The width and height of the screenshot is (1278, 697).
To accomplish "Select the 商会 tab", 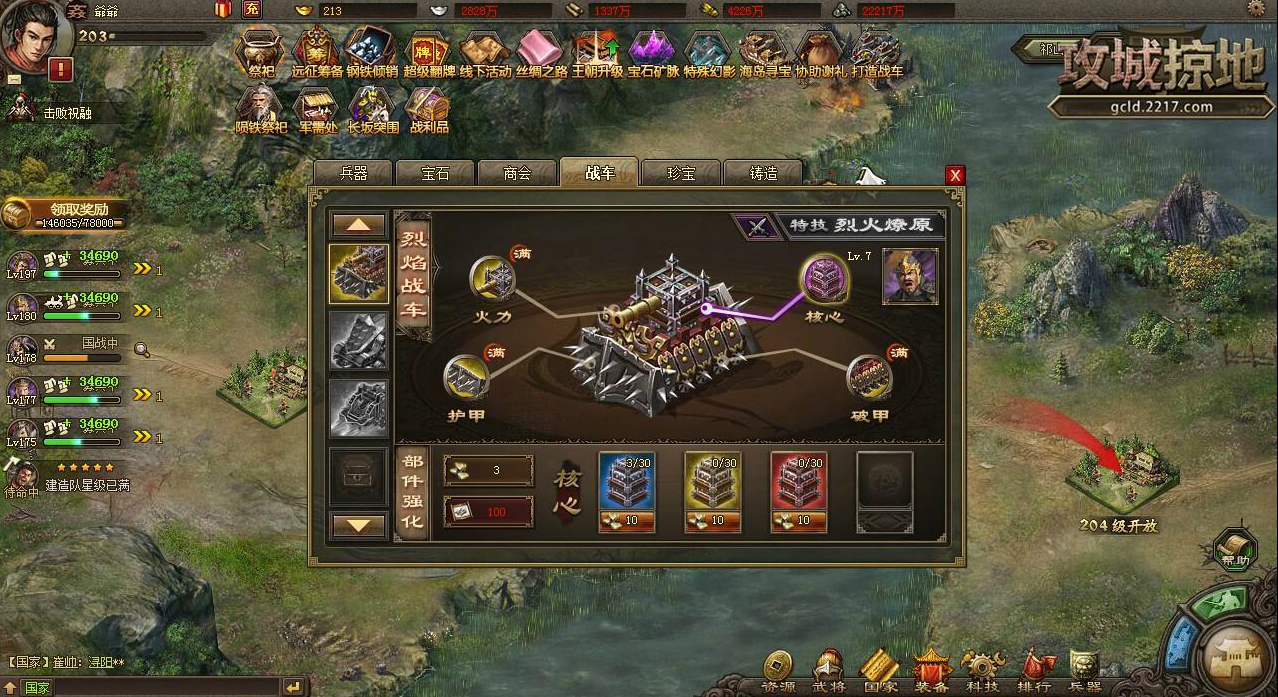I will 517,173.
